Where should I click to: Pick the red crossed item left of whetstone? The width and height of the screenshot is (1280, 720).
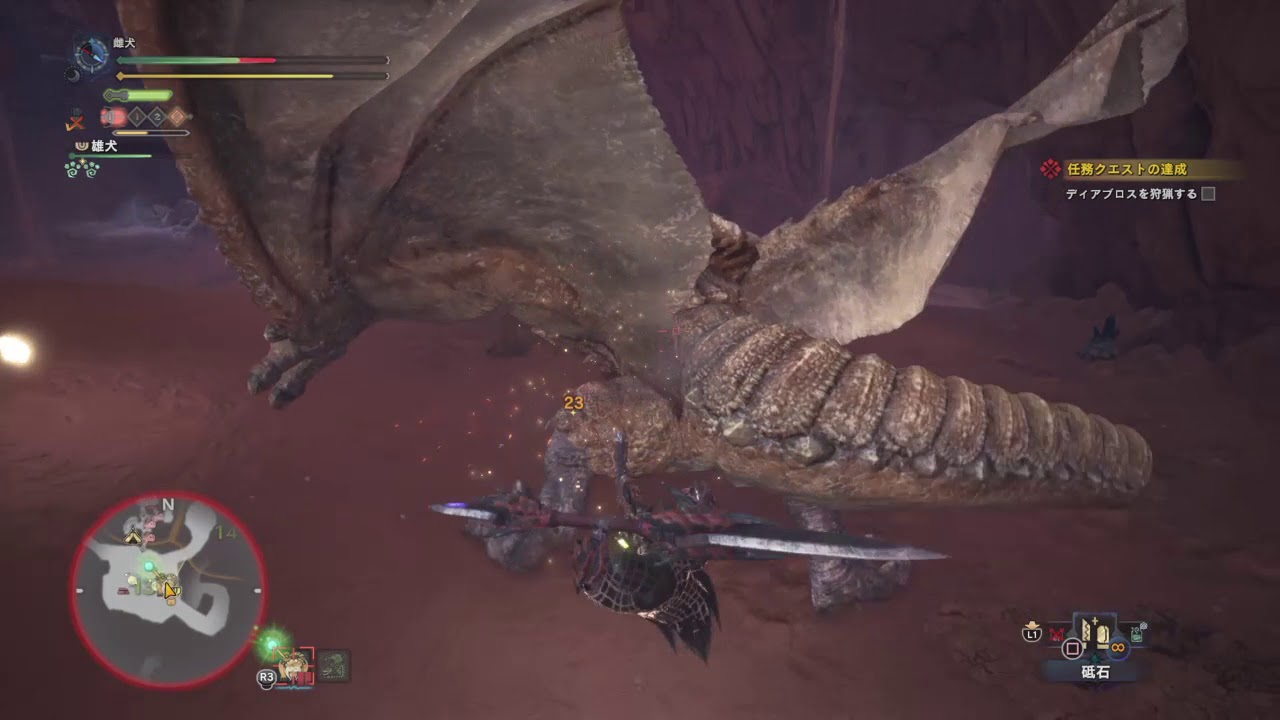[x=1057, y=633]
